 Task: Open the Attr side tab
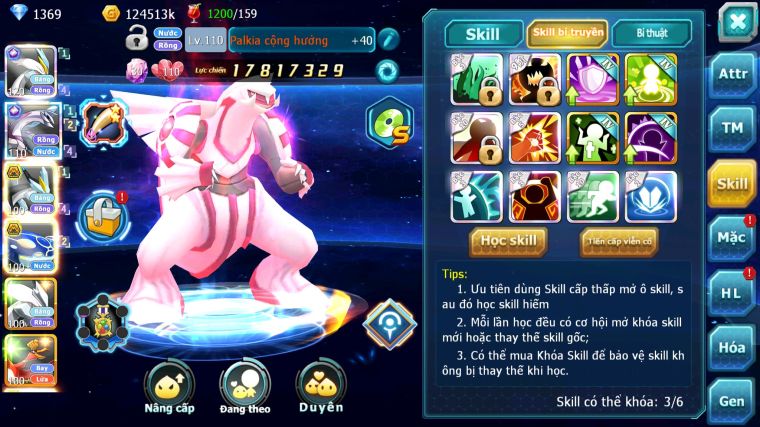coord(732,74)
